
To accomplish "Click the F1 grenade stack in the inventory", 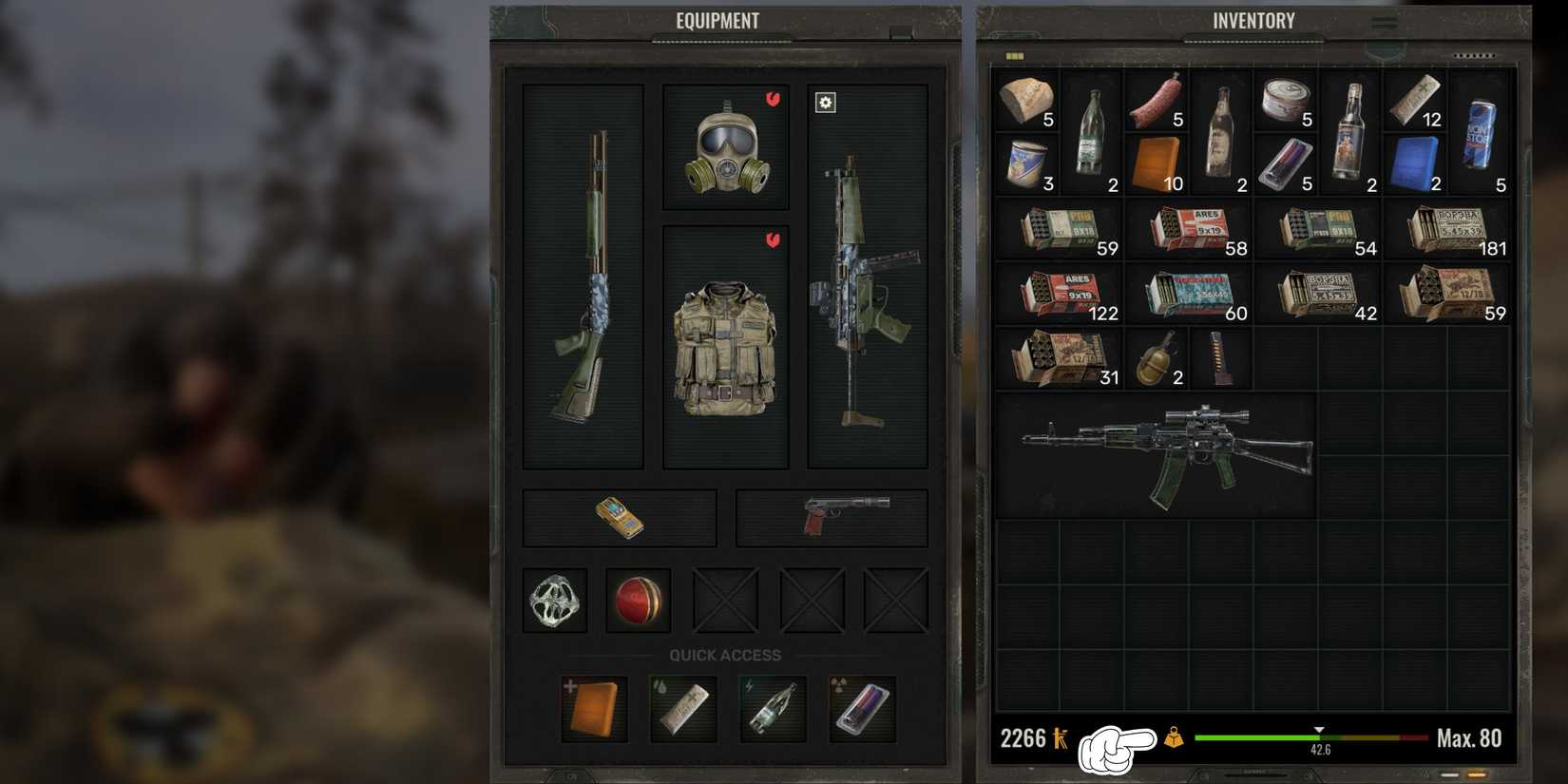I will tap(1156, 359).
